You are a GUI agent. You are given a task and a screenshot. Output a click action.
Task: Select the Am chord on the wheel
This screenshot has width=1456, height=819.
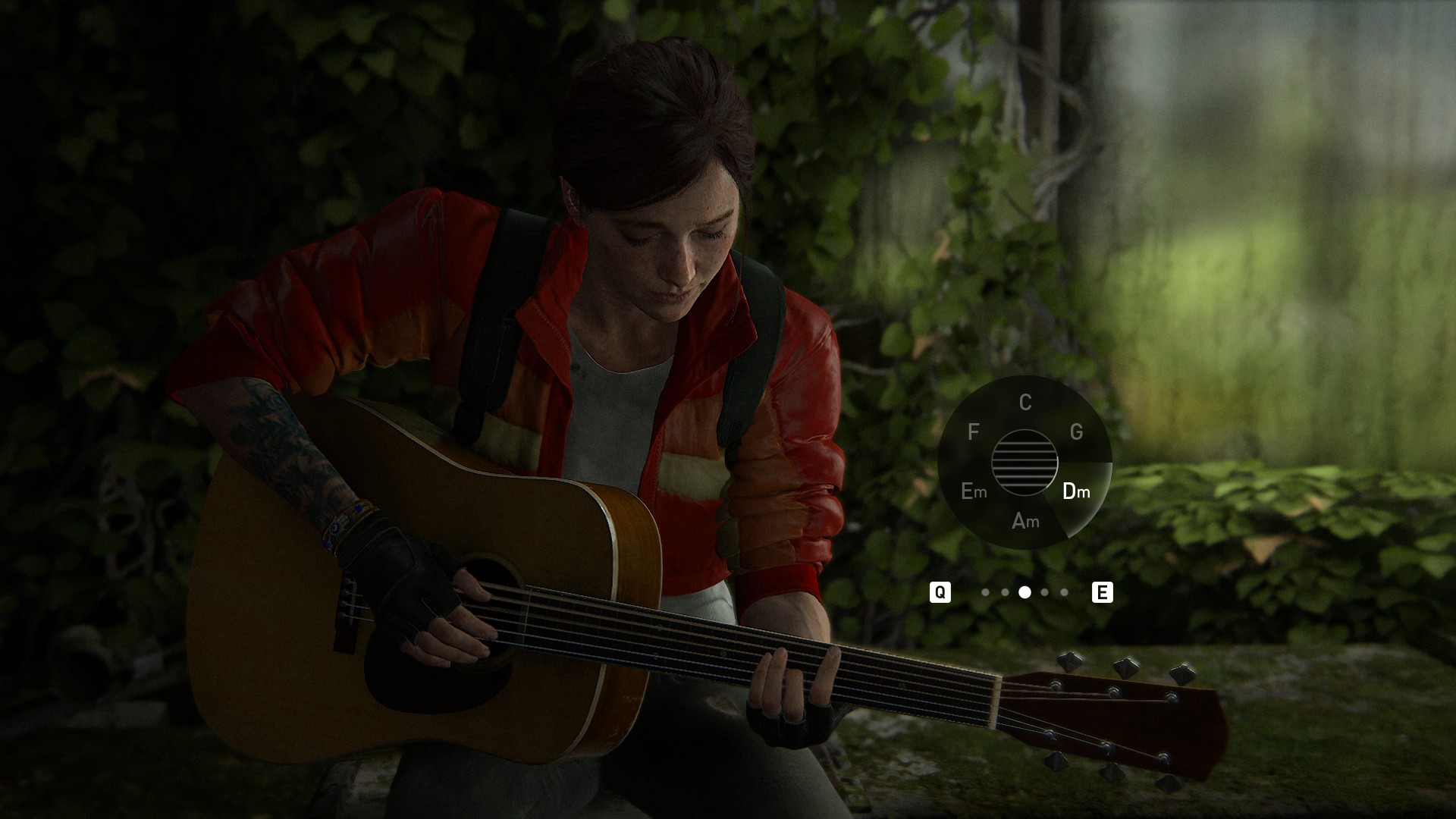[1025, 521]
